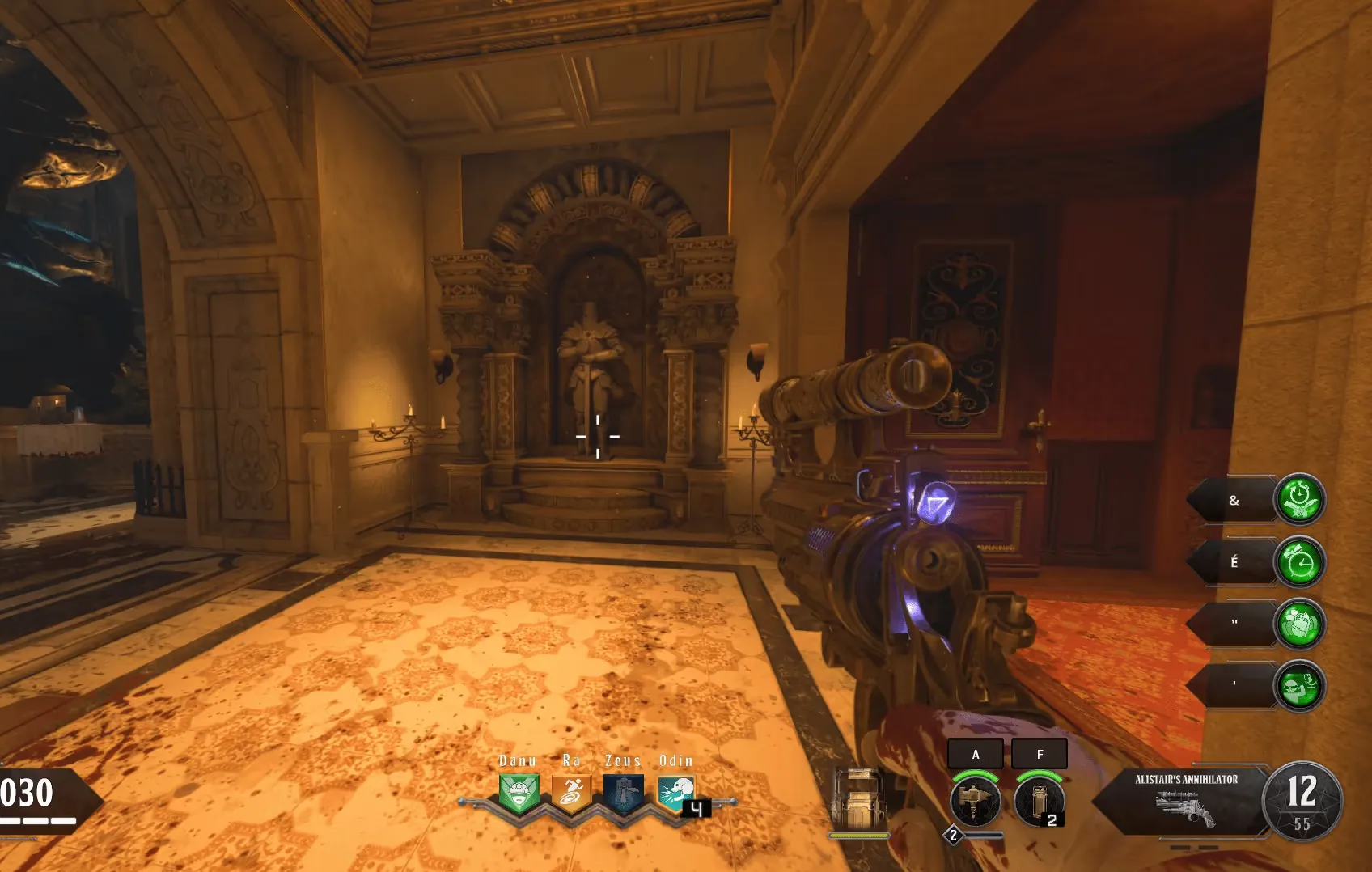Image resolution: width=1372 pixels, height=872 pixels.
Task: Select the Ra running figure perk icon
Action: point(571,793)
